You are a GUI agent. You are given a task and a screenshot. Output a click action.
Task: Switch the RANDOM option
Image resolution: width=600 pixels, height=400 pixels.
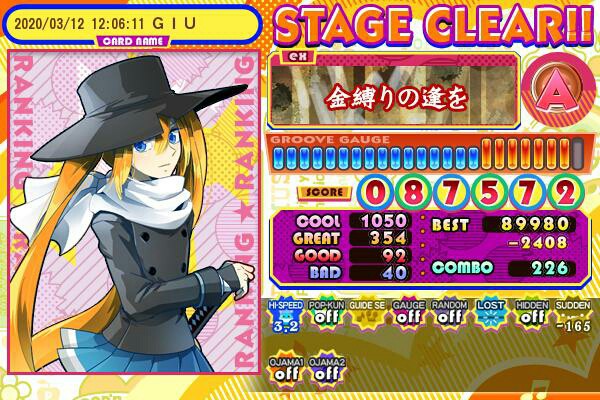click(x=448, y=319)
